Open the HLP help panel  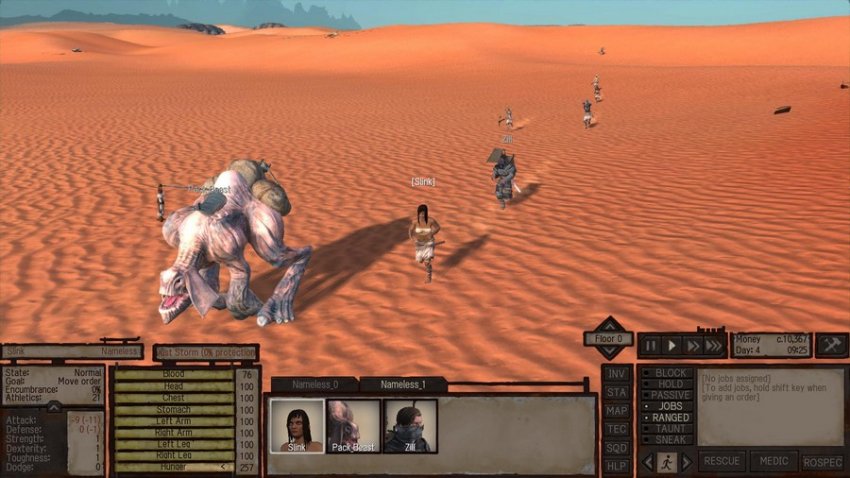point(617,465)
